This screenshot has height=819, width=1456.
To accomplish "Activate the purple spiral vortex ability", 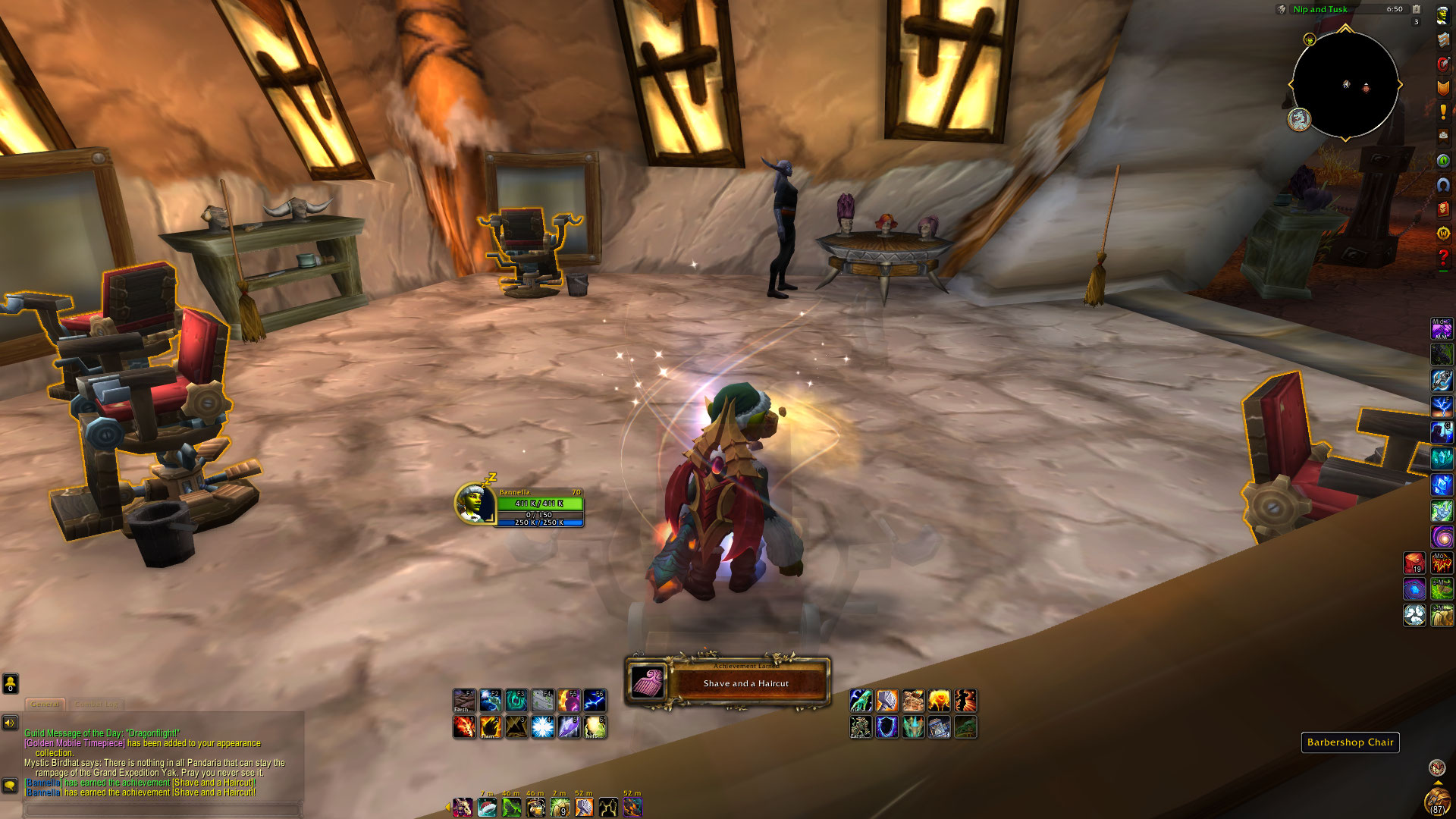I will click(1442, 537).
